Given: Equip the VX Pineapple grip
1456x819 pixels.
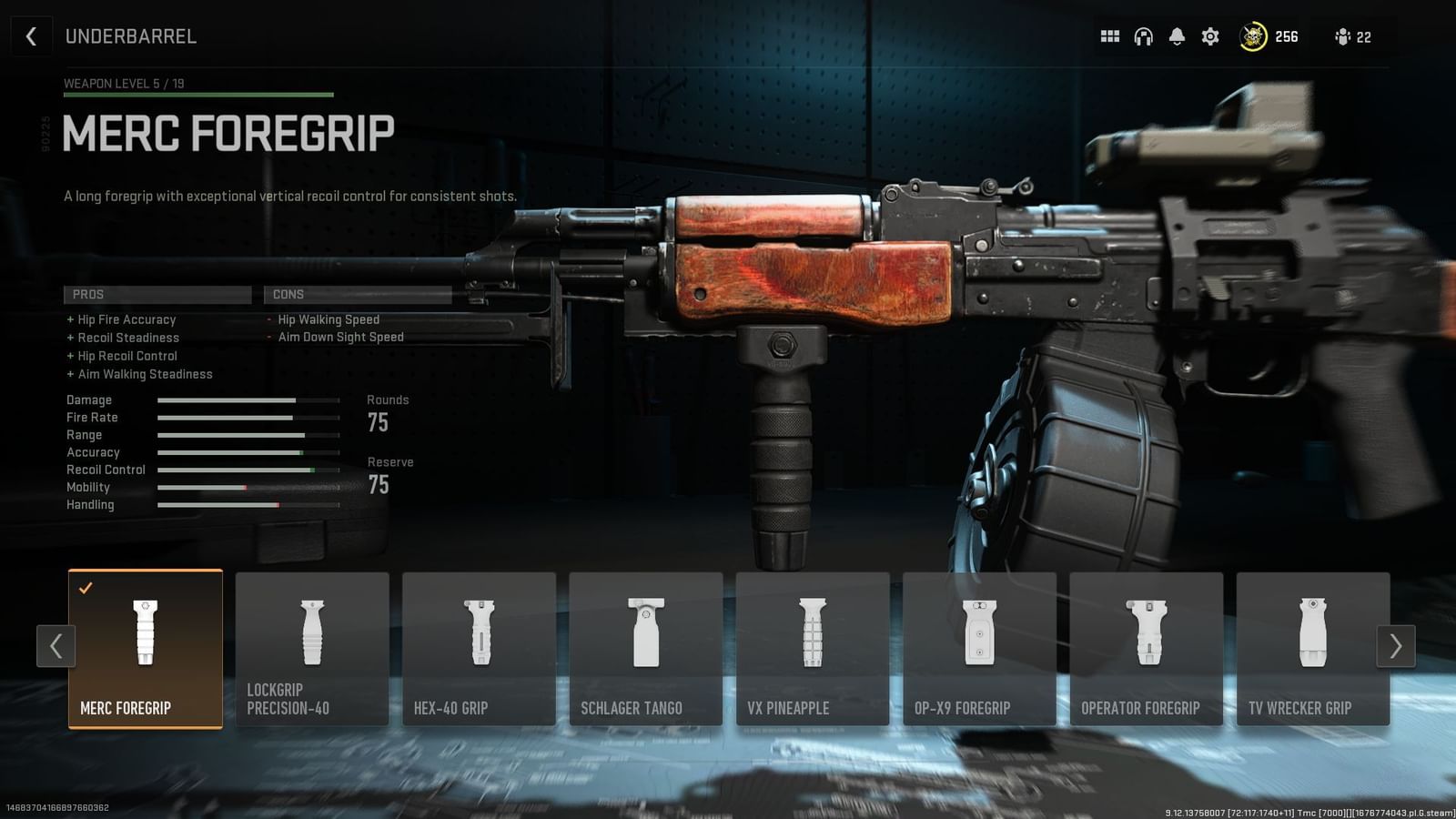Looking at the screenshot, I should (813, 648).
